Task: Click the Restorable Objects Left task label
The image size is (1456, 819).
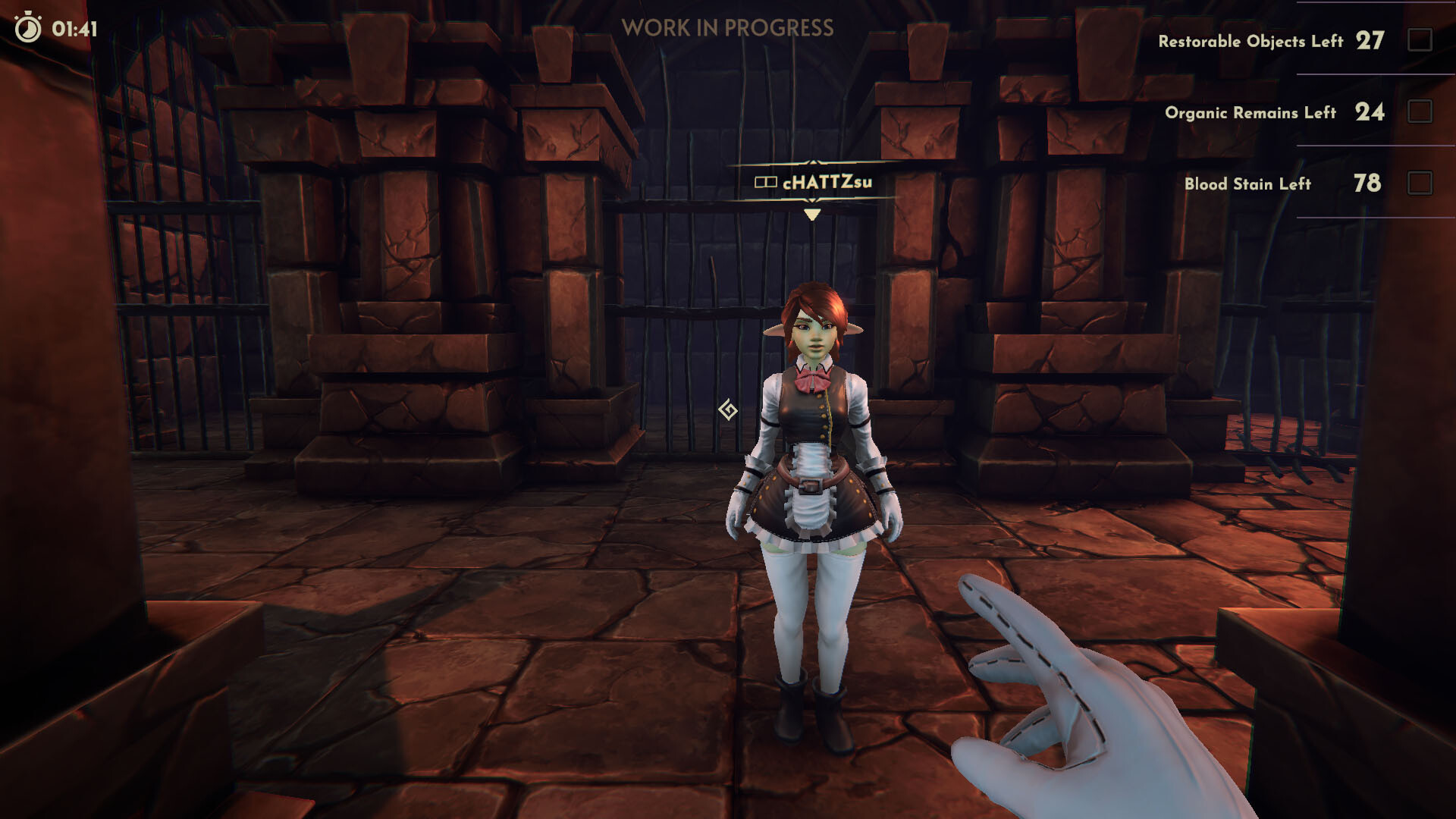Action: click(x=1252, y=42)
